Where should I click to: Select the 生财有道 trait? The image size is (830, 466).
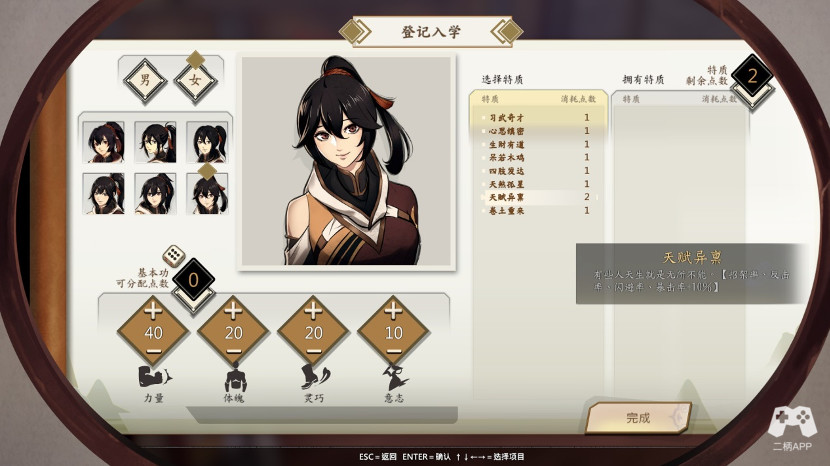(538, 144)
